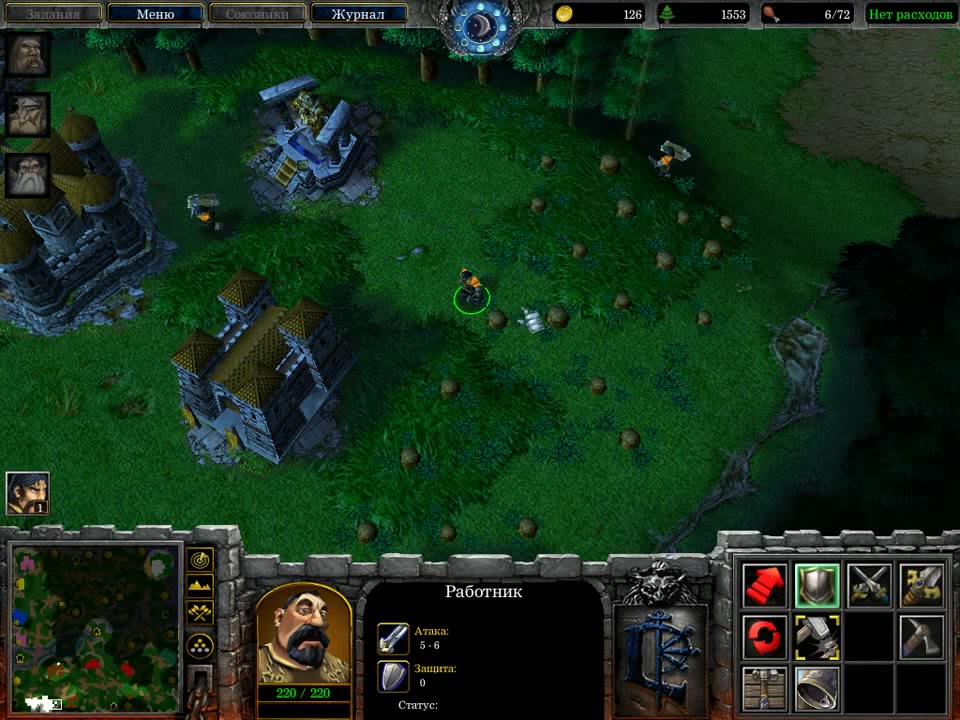This screenshot has height=720, width=960.
Task: Toggle the Repair hammer ability
Action: click(817, 638)
